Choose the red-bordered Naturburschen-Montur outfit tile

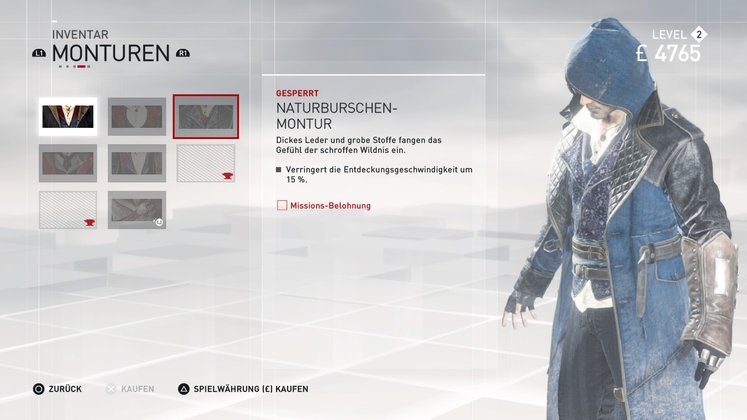(x=206, y=117)
